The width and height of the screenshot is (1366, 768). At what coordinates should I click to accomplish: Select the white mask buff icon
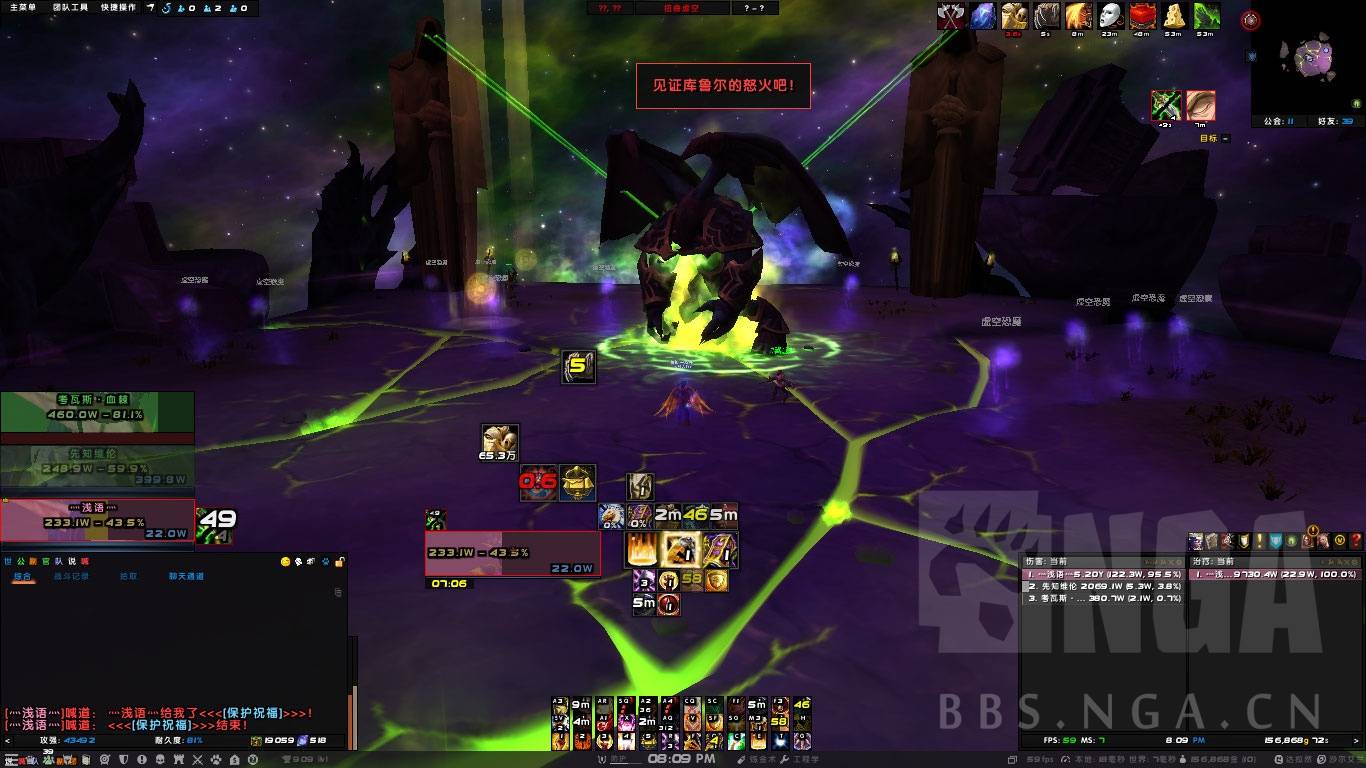pyautogui.click(x=1110, y=16)
